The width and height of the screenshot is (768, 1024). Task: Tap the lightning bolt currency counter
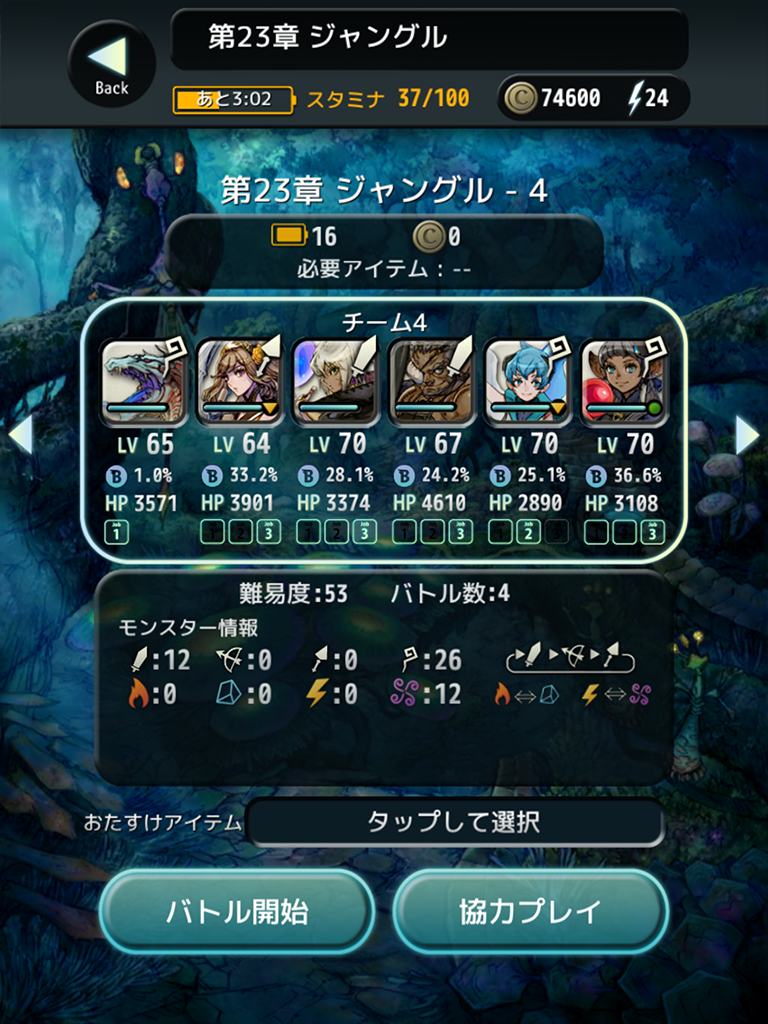(x=649, y=98)
